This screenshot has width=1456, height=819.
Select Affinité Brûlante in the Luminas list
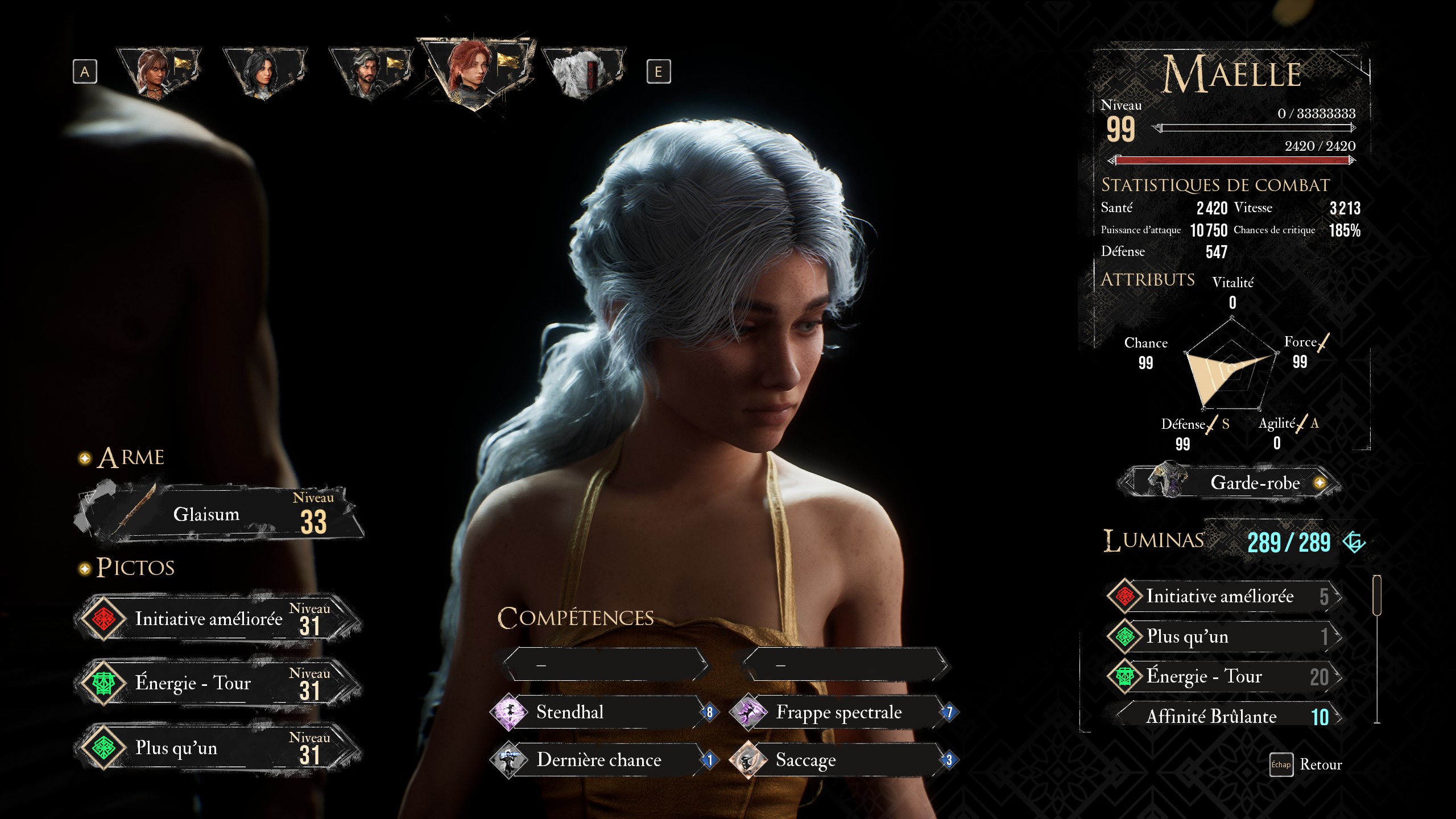1223,717
